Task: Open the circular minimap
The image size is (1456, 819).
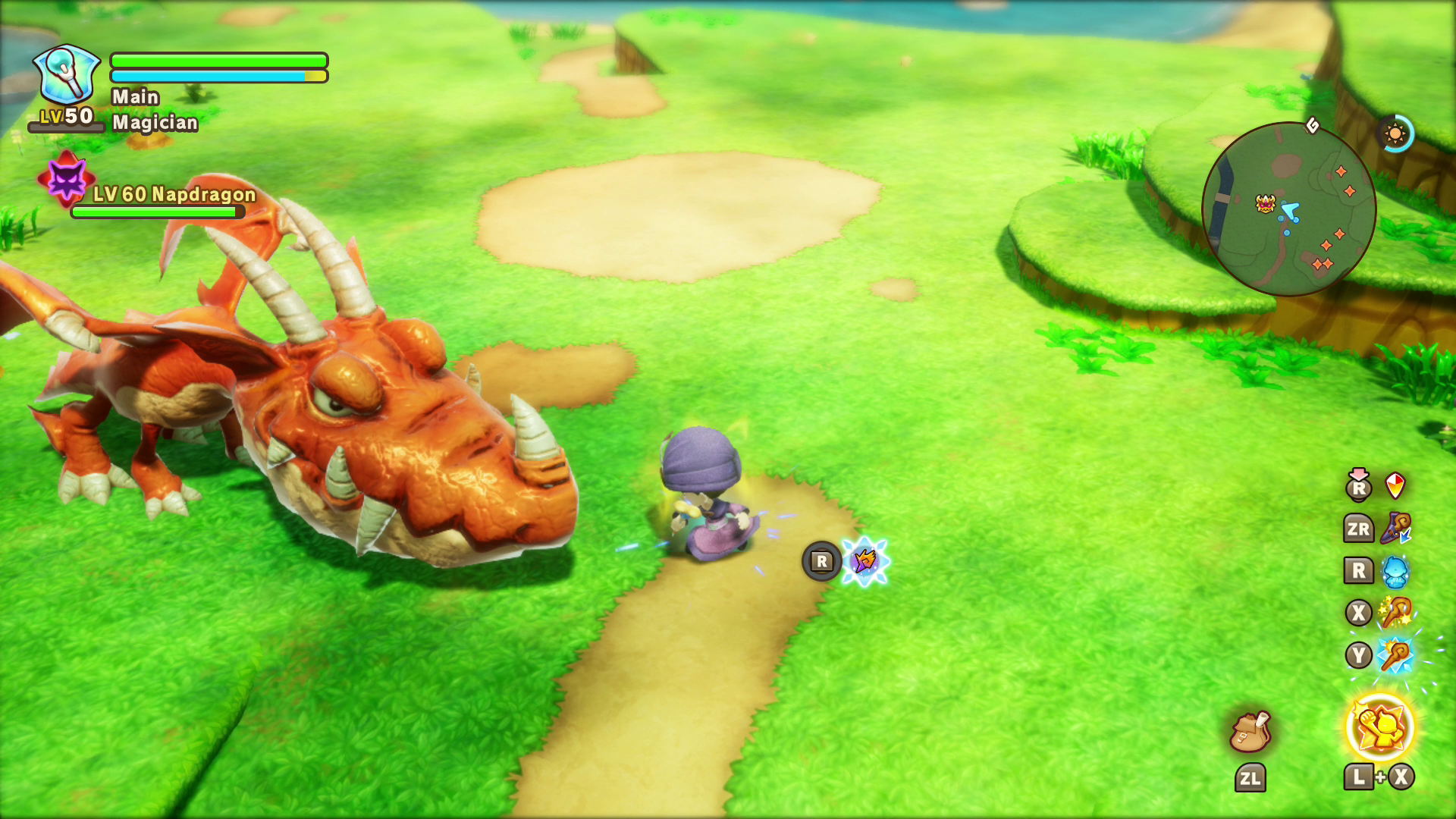Action: coord(1288,209)
